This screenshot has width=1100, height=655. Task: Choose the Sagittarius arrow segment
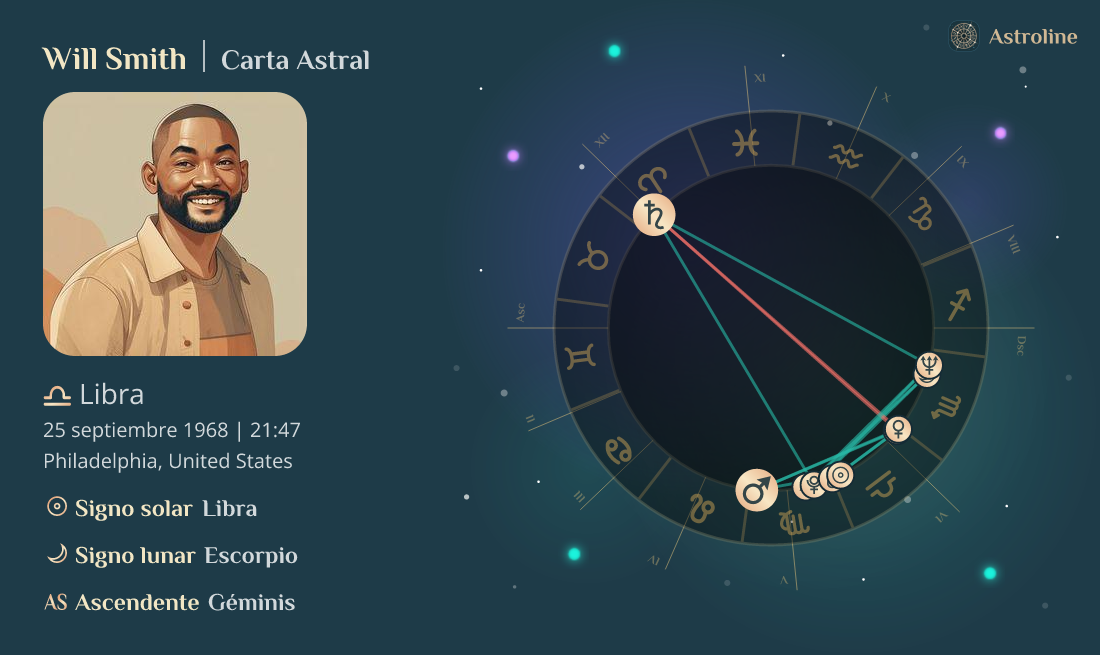960,299
